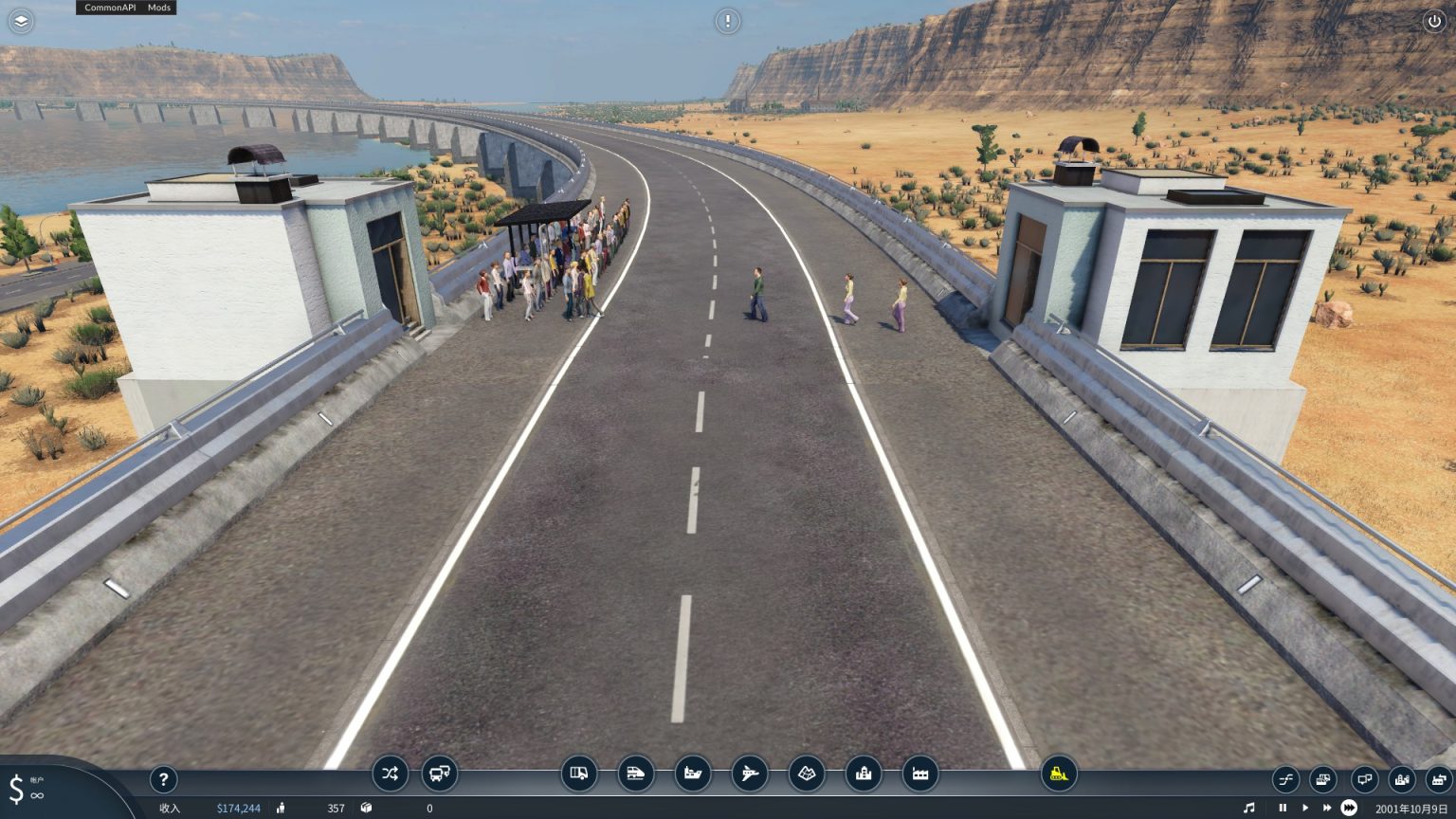Open the Mods menu
This screenshot has width=1456, height=819.
[158, 8]
